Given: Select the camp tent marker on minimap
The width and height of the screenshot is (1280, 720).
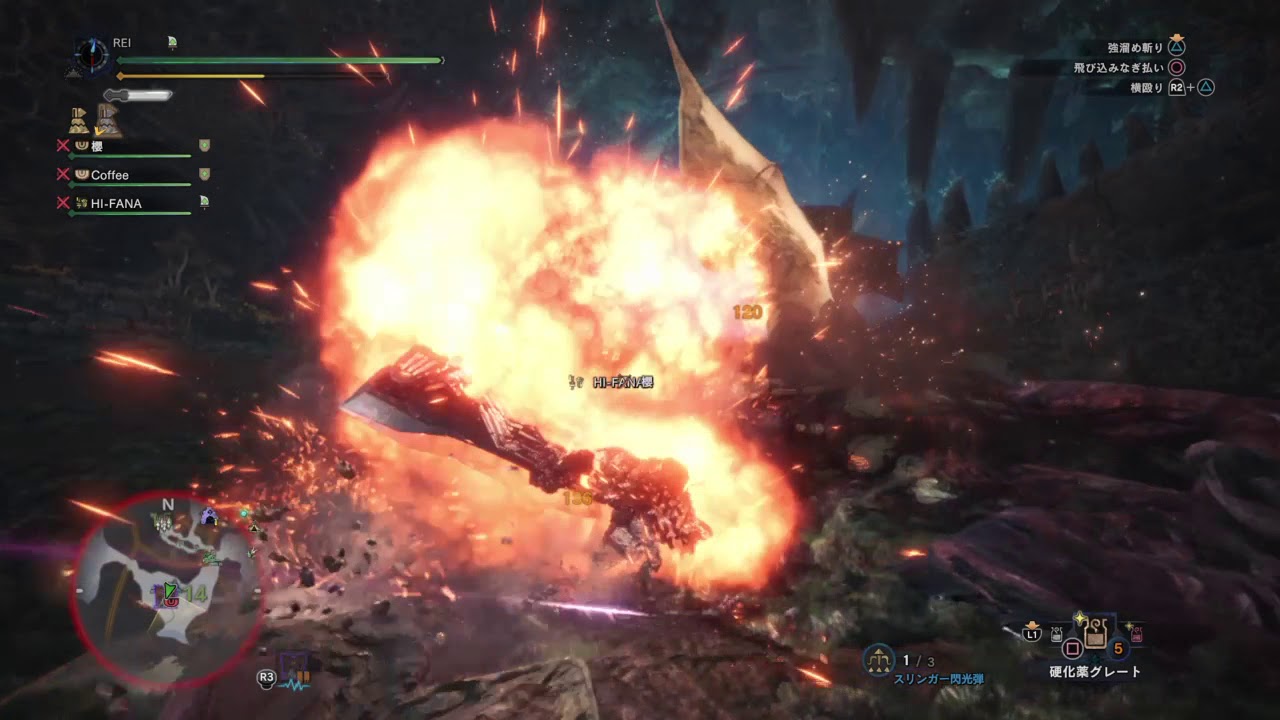Looking at the screenshot, I should tap(209, 518).
